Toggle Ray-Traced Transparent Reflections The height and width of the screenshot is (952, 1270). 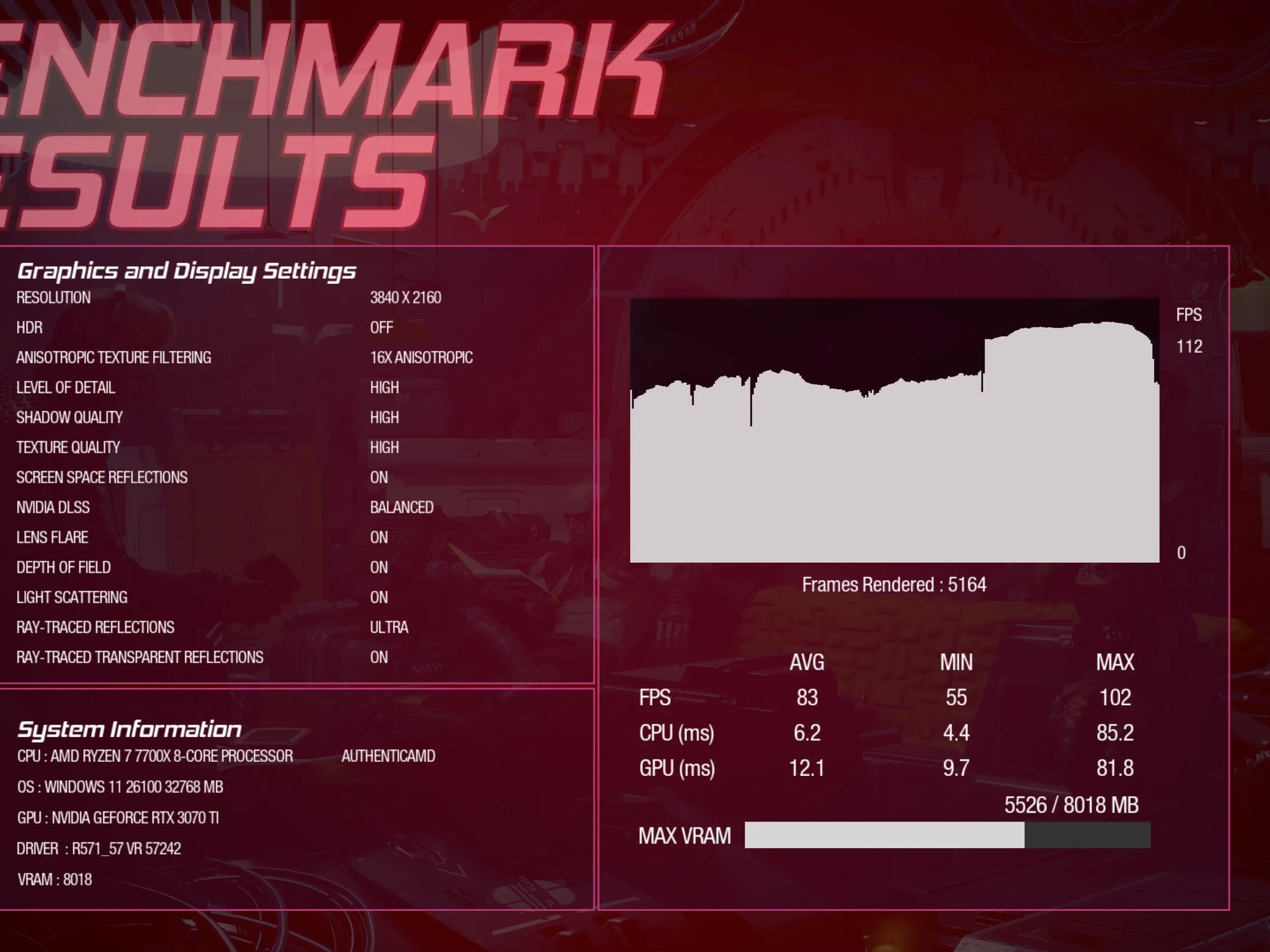[379, 657]
